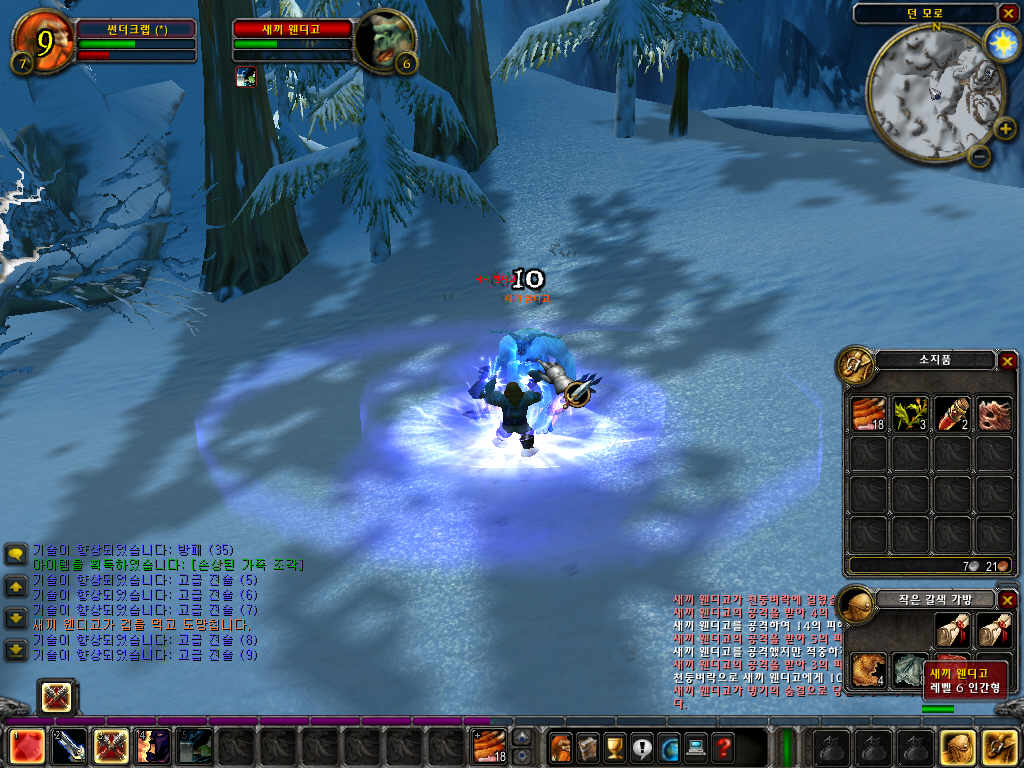Viewport: 1024px width, 768px height.
Task: Zoom out the minimap with minus button
Action: [979, 155]
